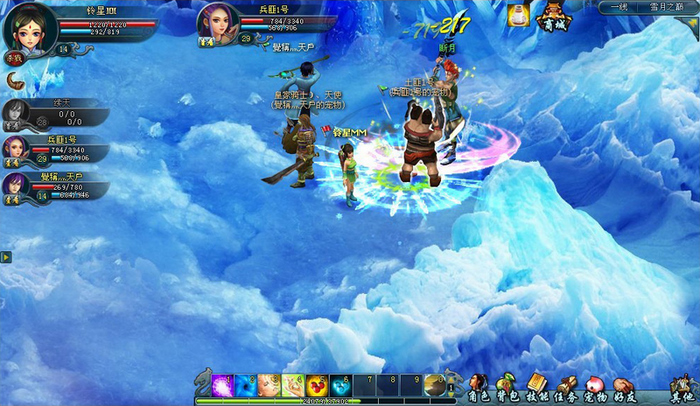The image size is (700, 406).
Task: Open the 好友 friends list
Action: (x=625, y=386)
